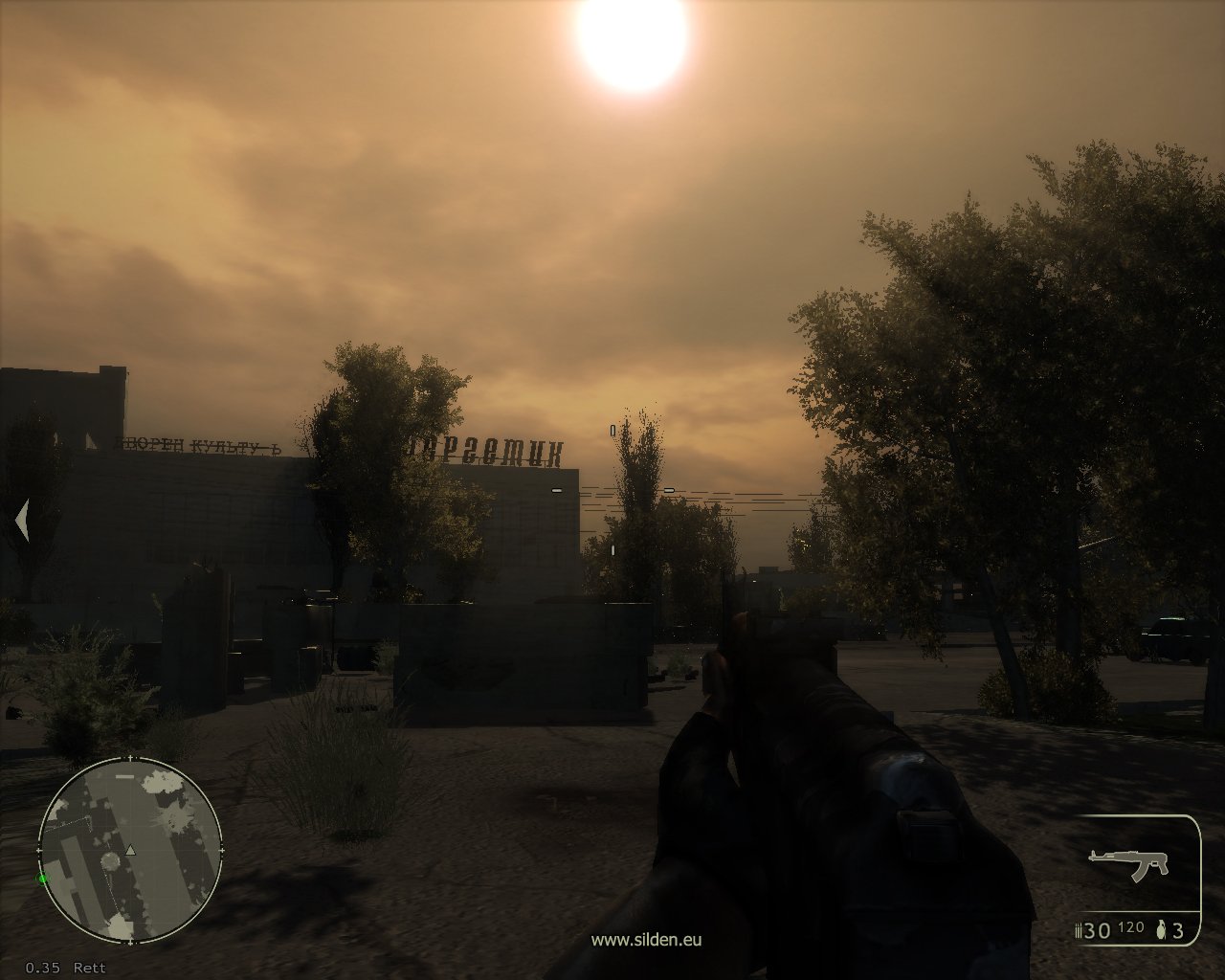Toggle the grenade count display showing 3
Screen dimensions: 1225x980
[x=1178, y=932]
